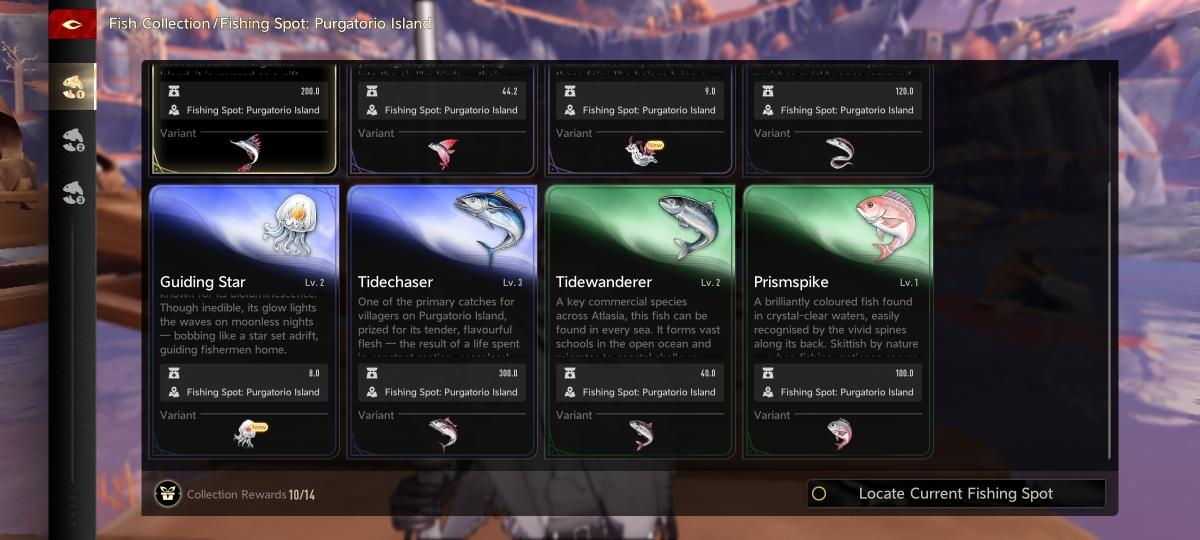Image resolution: width=1200 pixels, height=540 pixels.
Task: Open Collection Rewards gift icon
Action: [168, 494]
